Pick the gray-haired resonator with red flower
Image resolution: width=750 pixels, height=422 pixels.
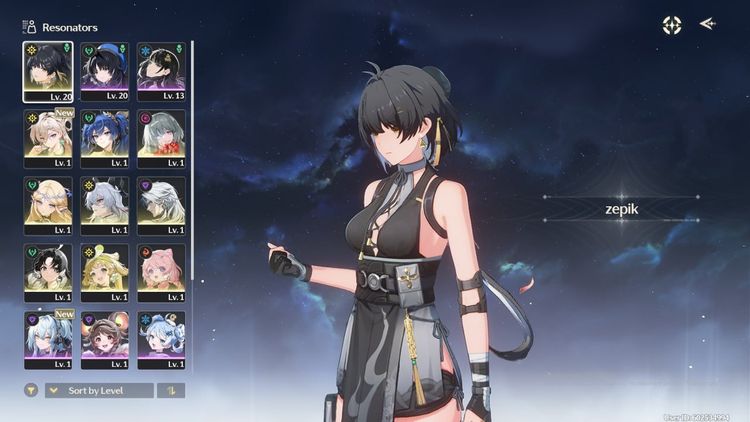point(161,138)
